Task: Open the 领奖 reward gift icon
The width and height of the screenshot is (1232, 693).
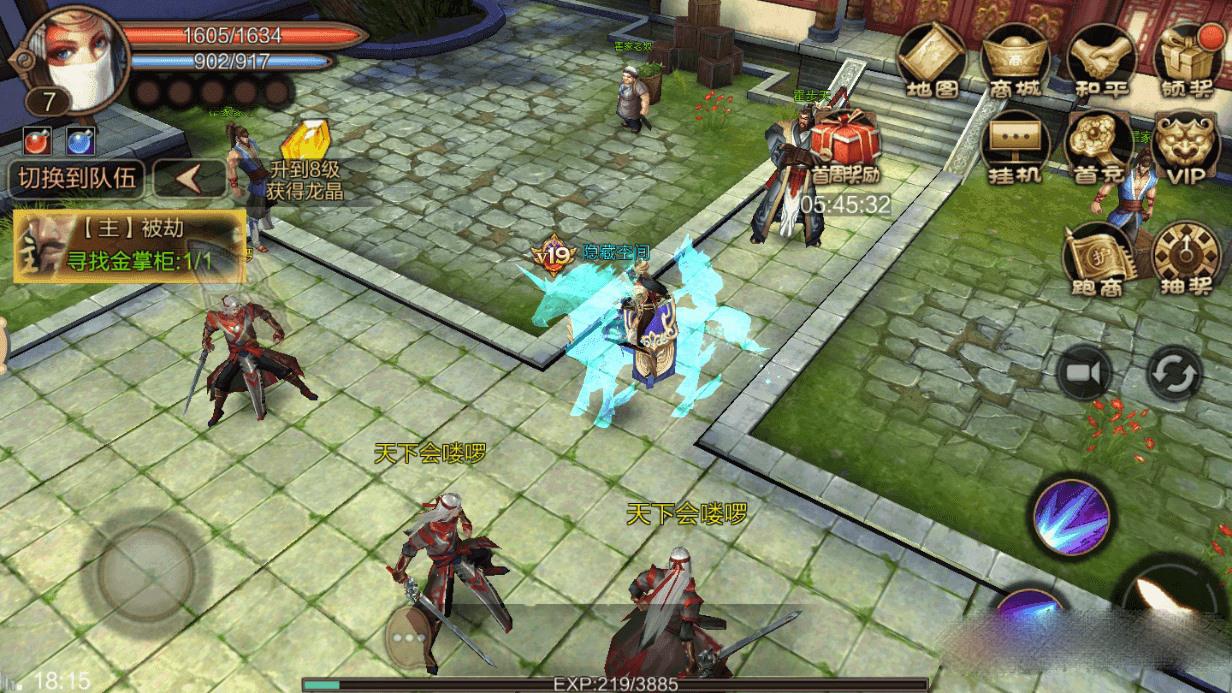Action: pos(1187,58)
